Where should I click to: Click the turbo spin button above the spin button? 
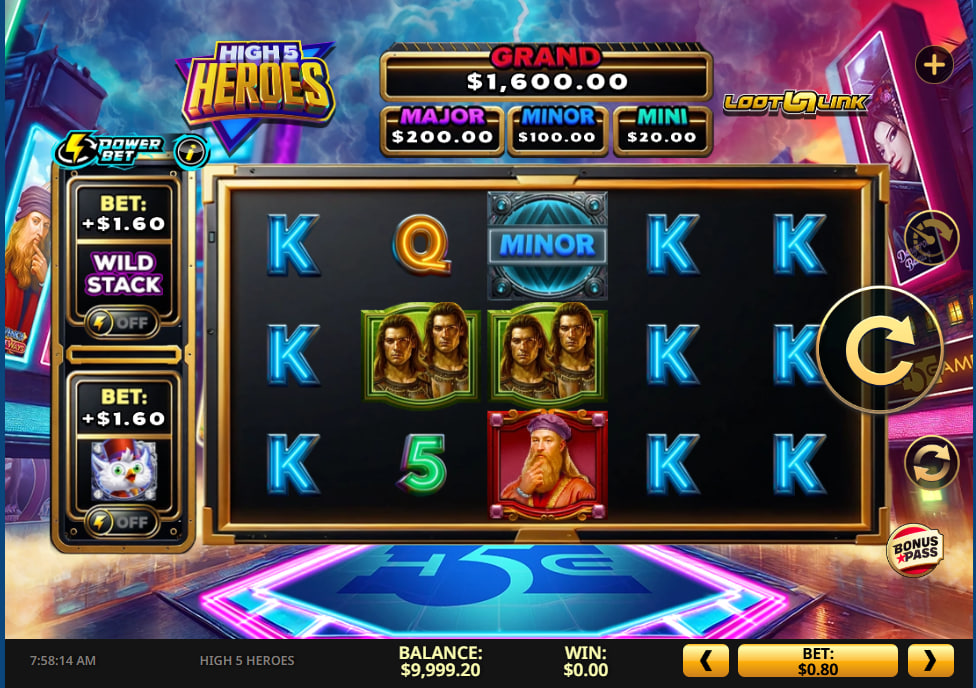coord(931,238)
